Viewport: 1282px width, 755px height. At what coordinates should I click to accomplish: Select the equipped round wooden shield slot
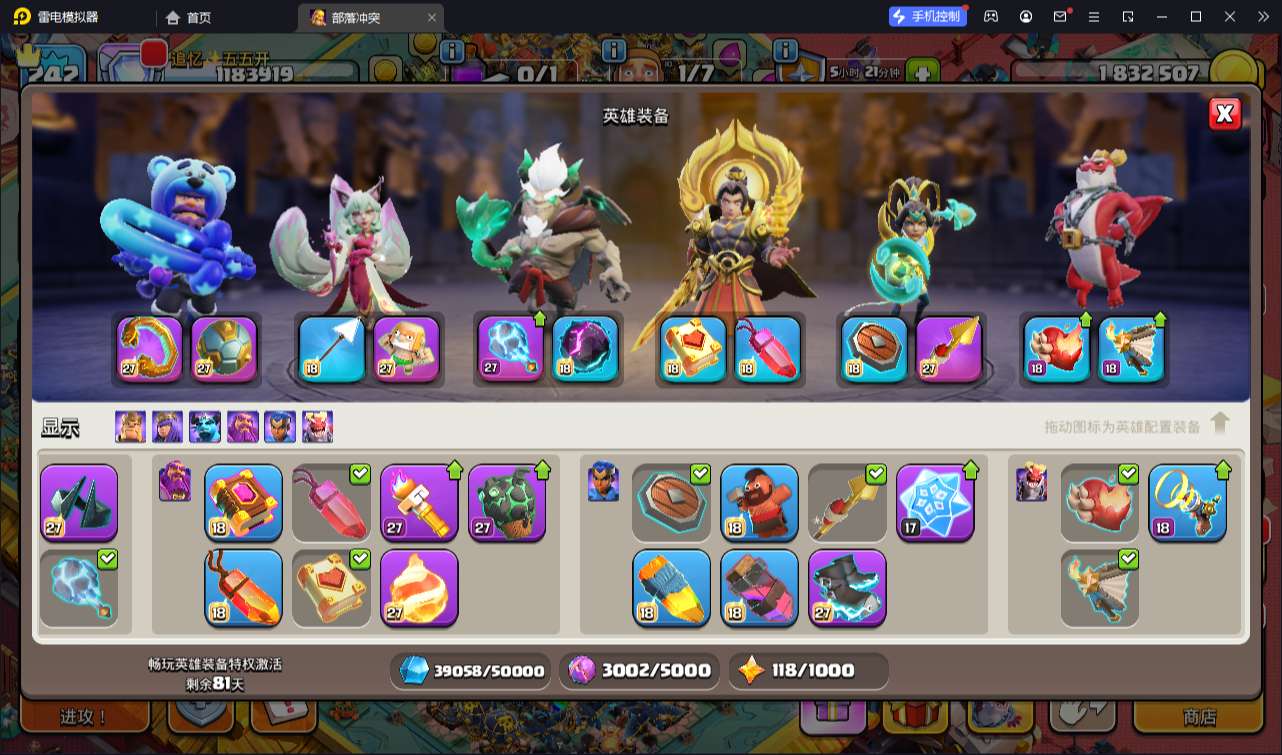(x=874, y=349)
